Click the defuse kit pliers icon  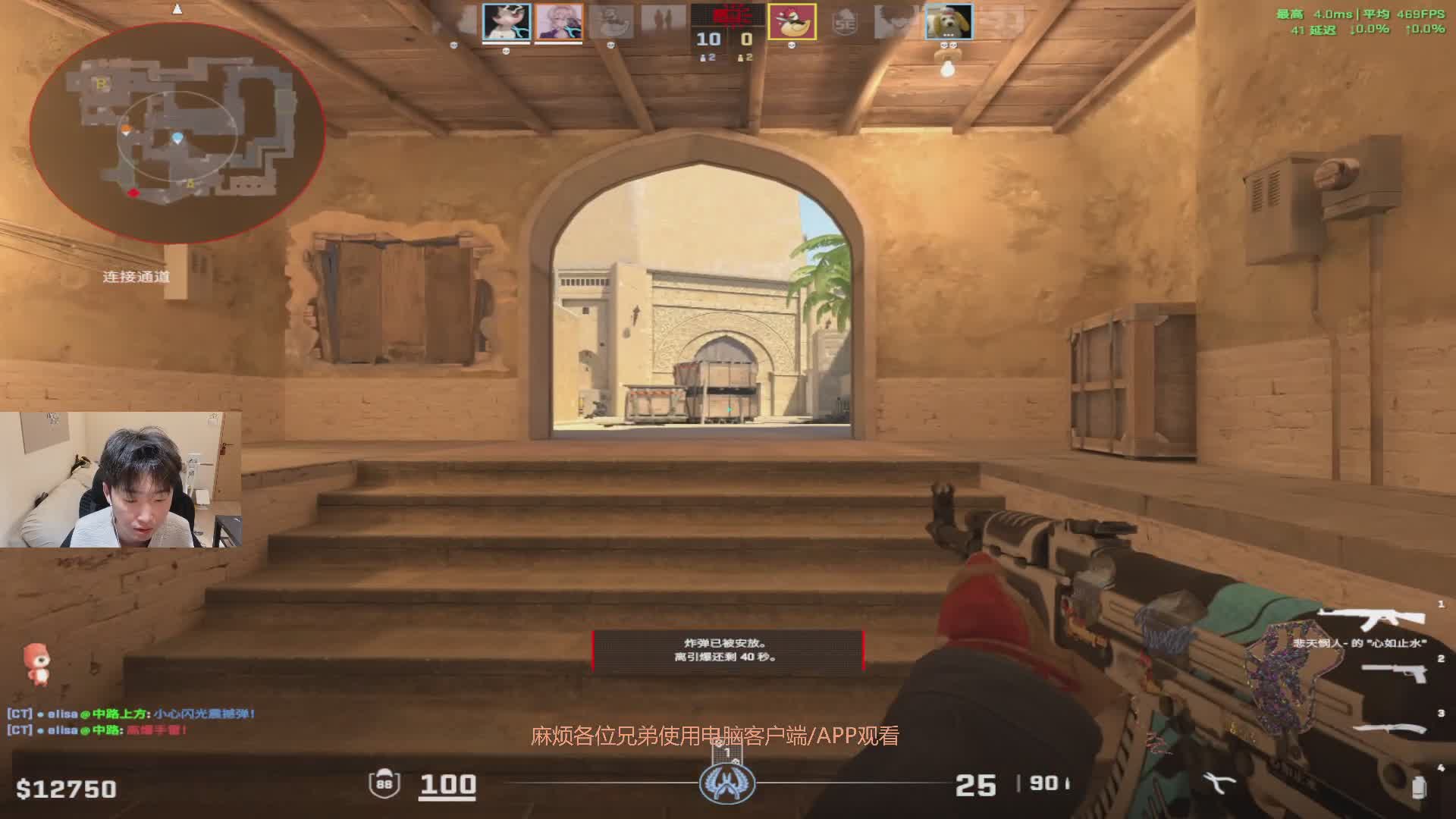[1219, 783]
